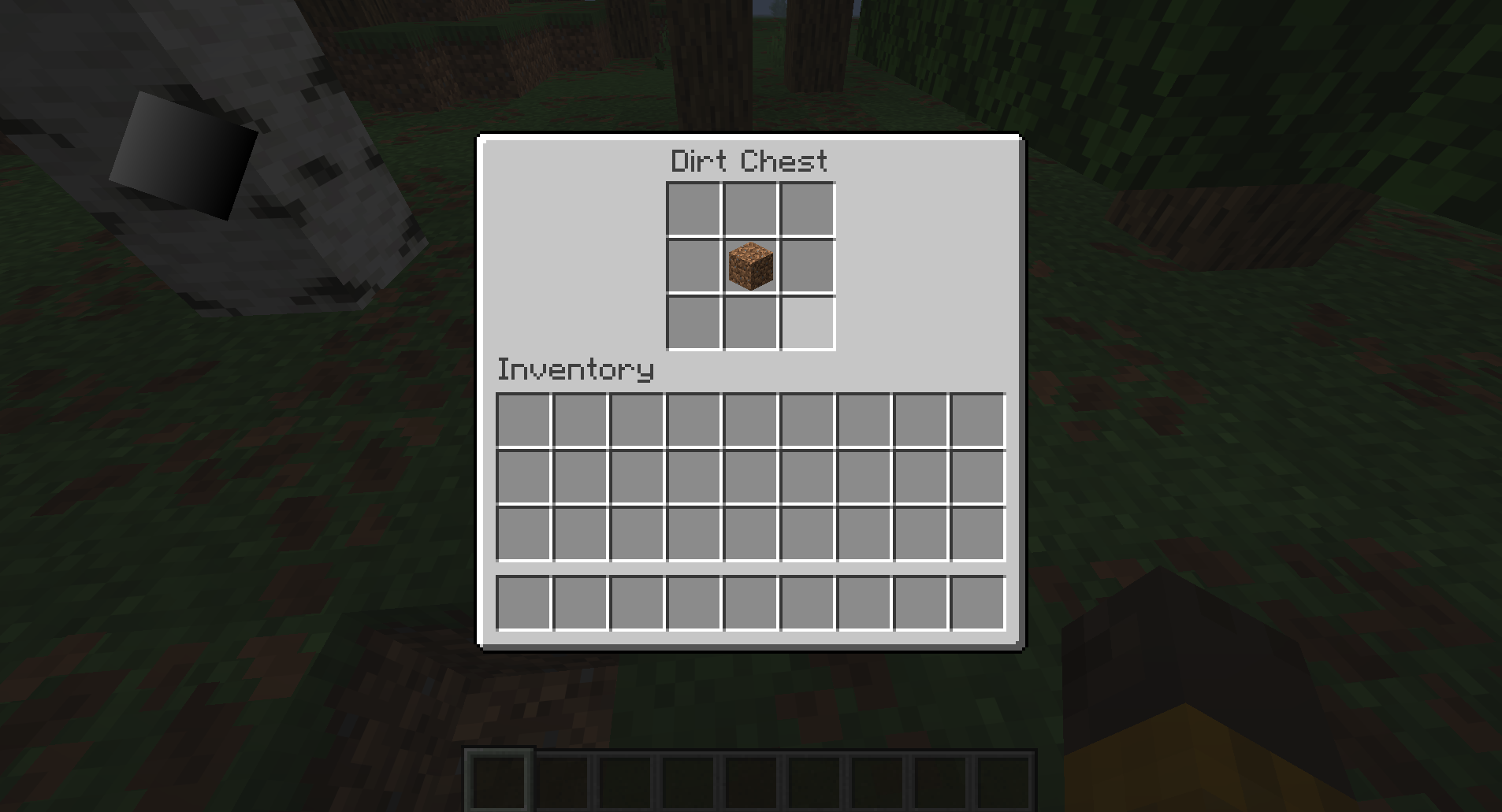Click the Inventory label
The height and width of the screenshot is (812, 1502).
(574, 369)
